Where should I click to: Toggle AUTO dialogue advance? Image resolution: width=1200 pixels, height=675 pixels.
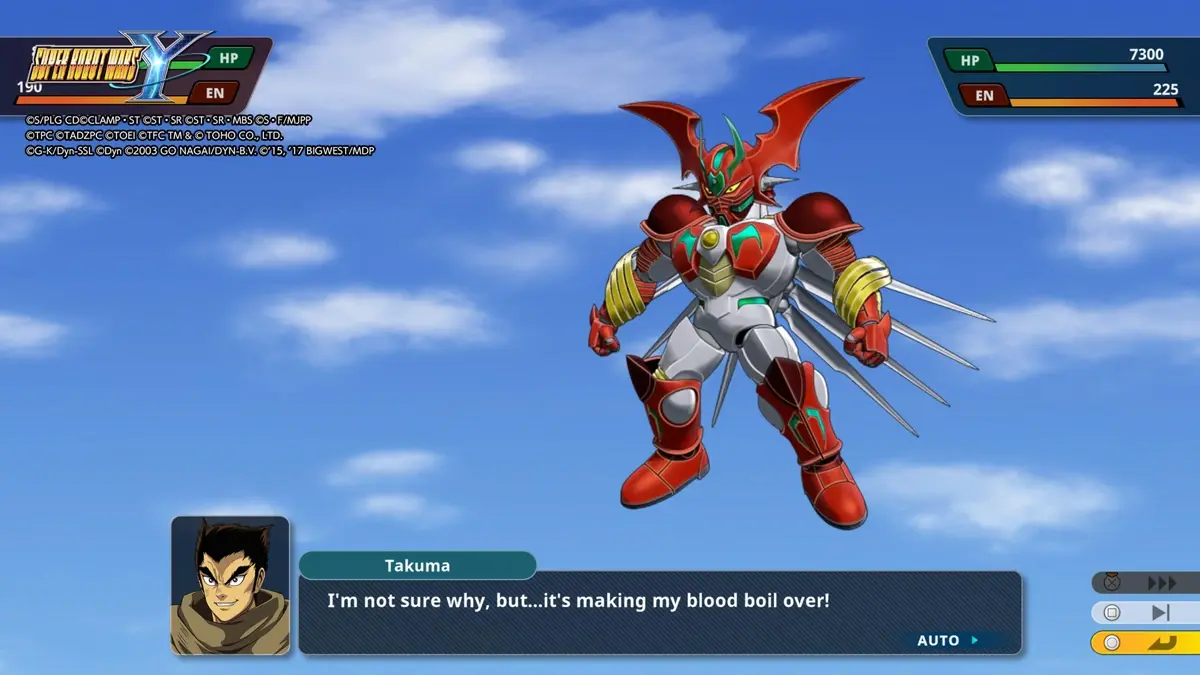click(x=947, y=640)
